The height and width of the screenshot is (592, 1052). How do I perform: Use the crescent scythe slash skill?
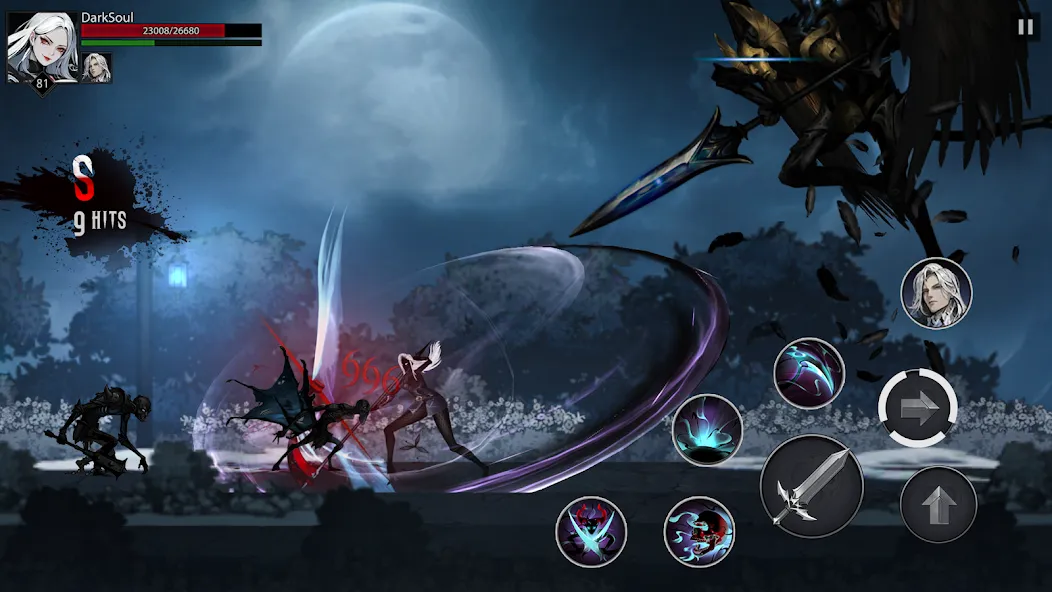(809, 373)
